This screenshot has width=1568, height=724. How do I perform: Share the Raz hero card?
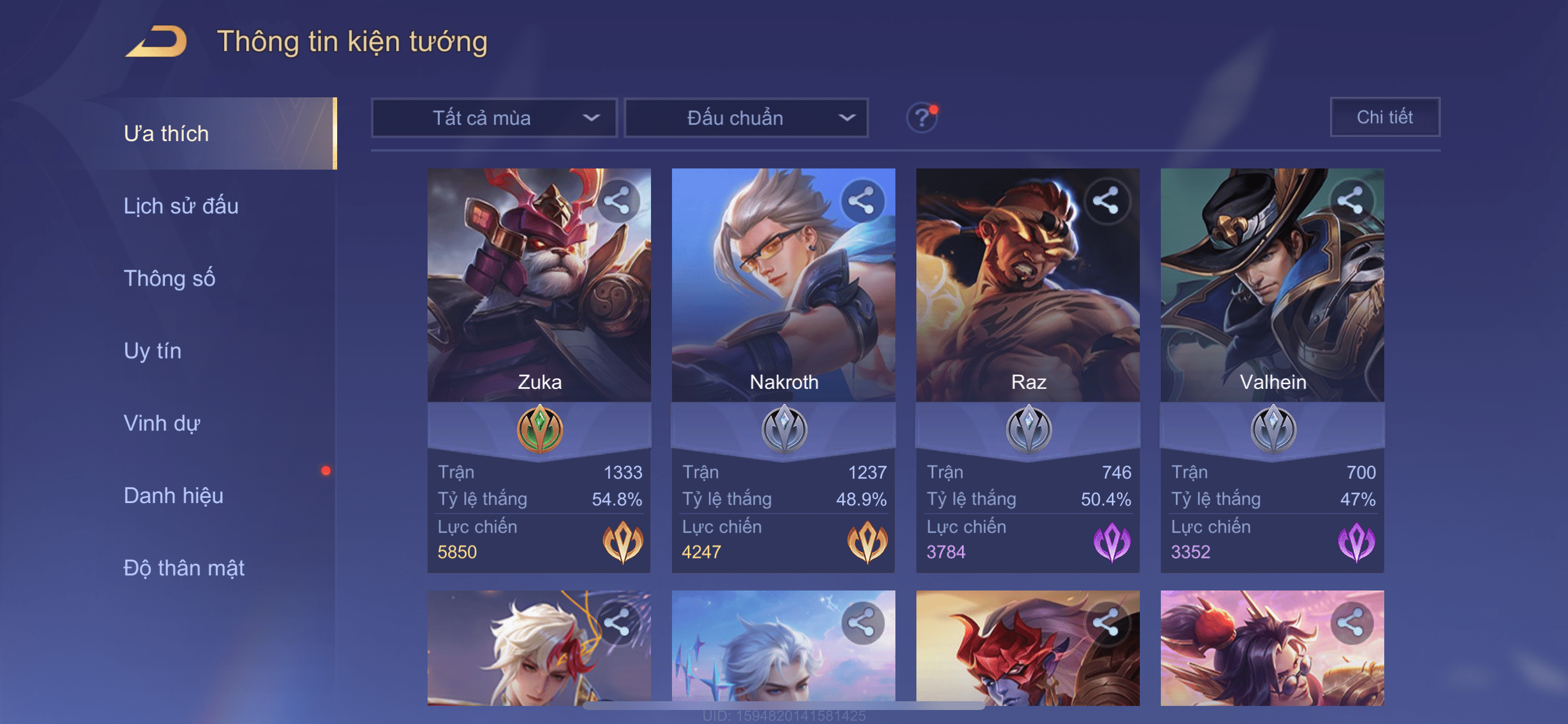[x=1106, y=201]
